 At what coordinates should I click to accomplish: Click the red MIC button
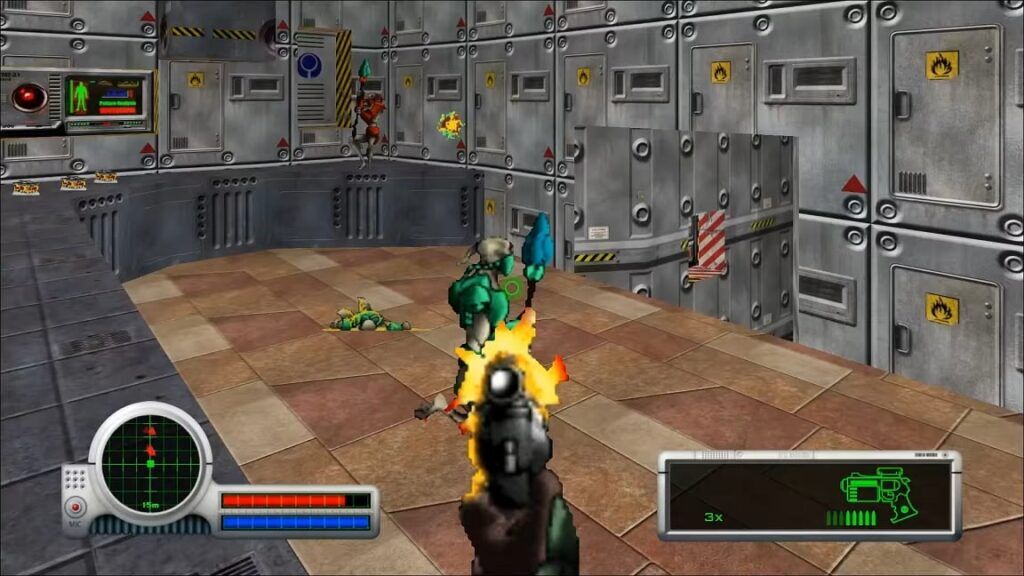click(x=75, y=507)
